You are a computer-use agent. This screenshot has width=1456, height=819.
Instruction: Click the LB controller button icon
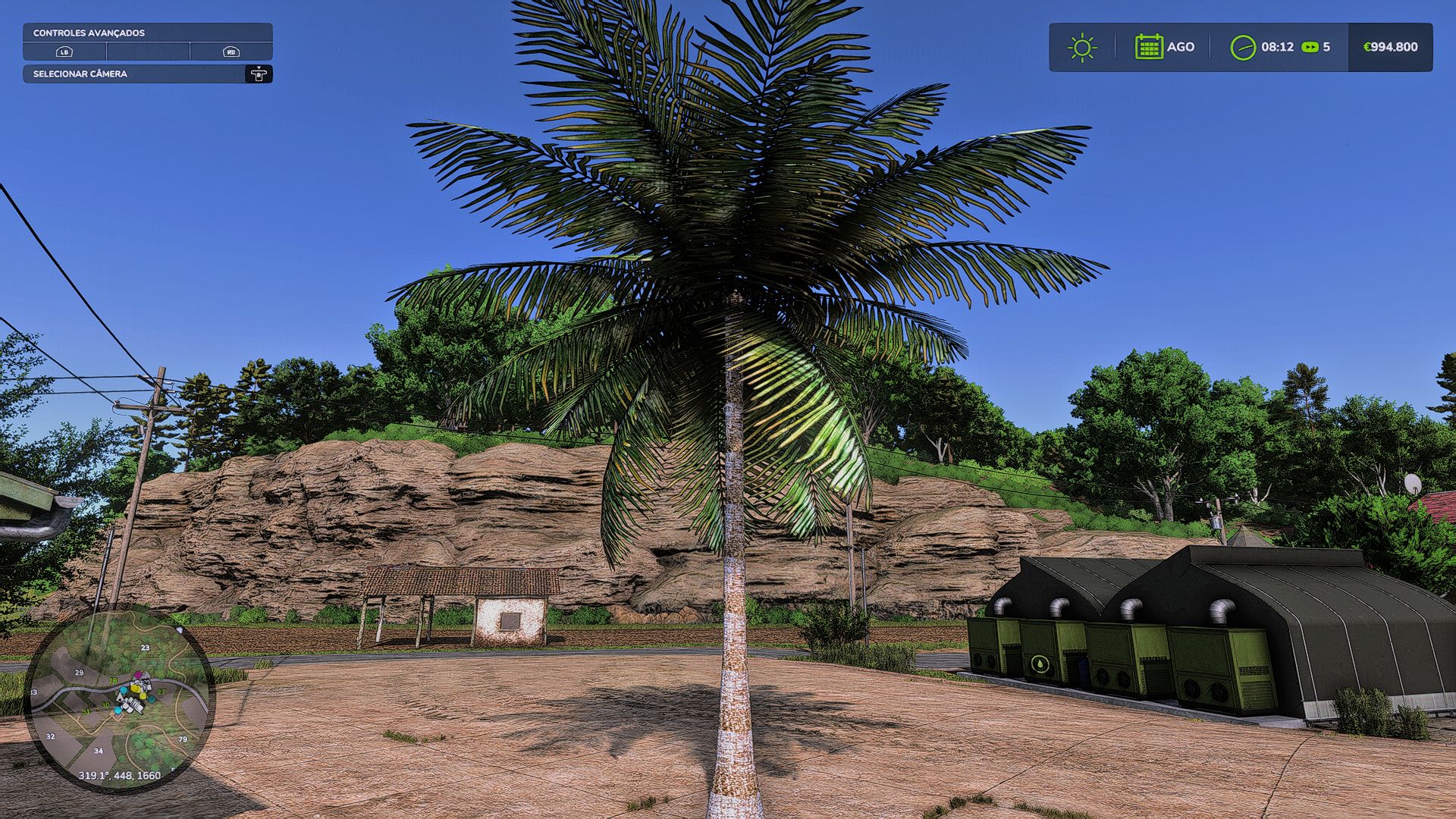coord(64,52)
